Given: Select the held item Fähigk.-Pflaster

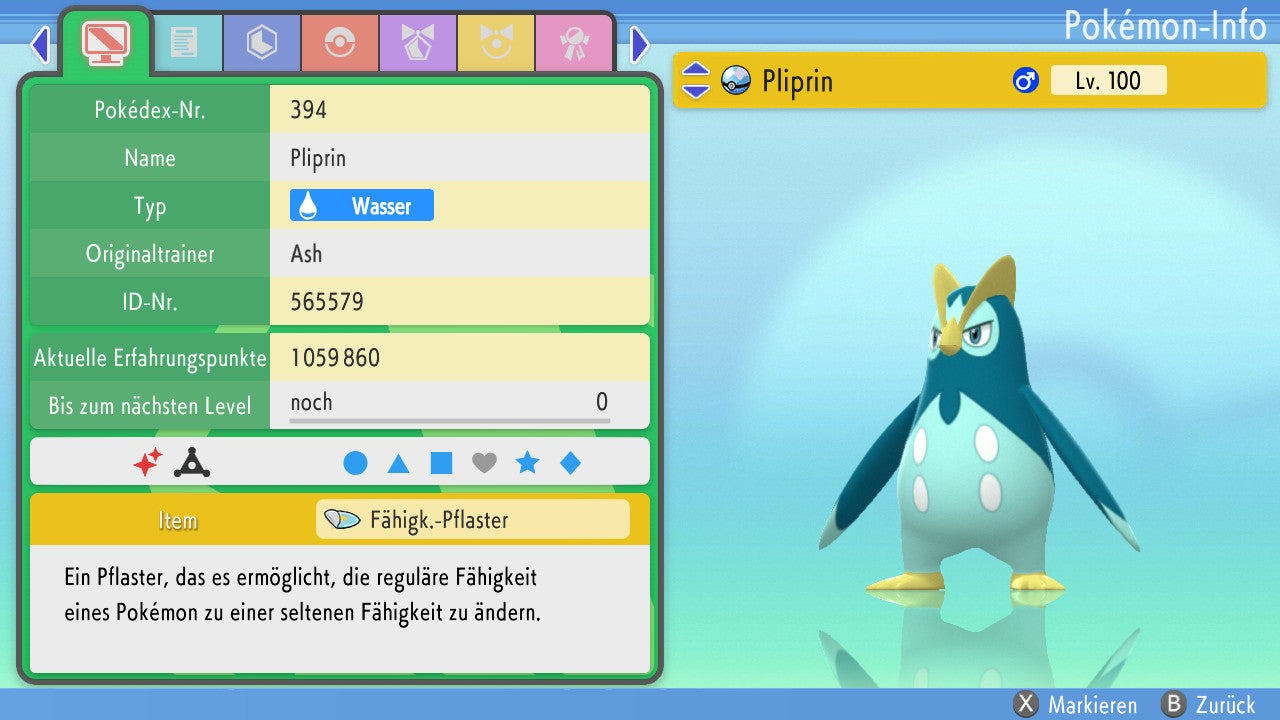Looking at the screenshot, I should click(472, 520).
